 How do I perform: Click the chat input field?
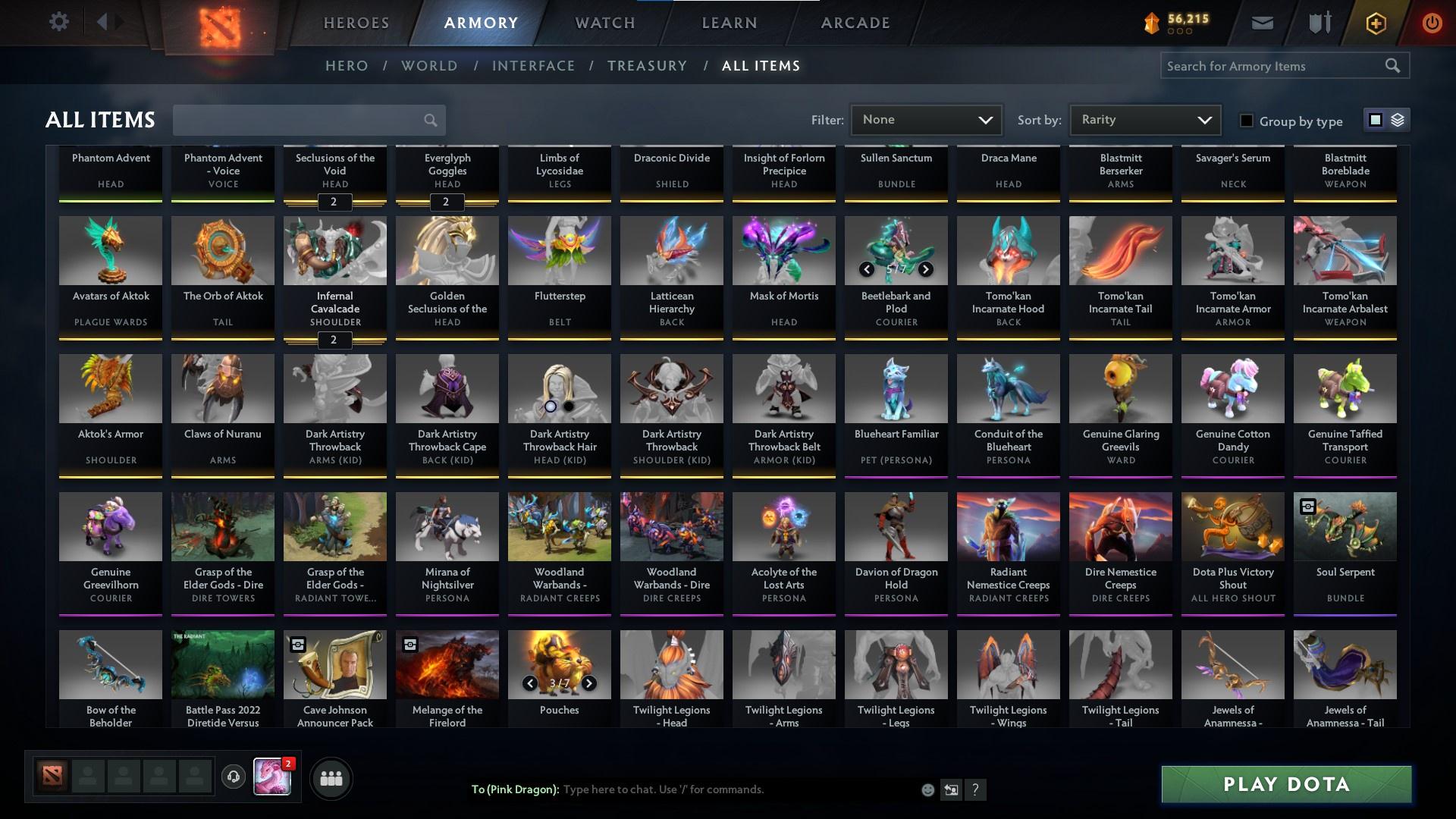click(720, 789)
